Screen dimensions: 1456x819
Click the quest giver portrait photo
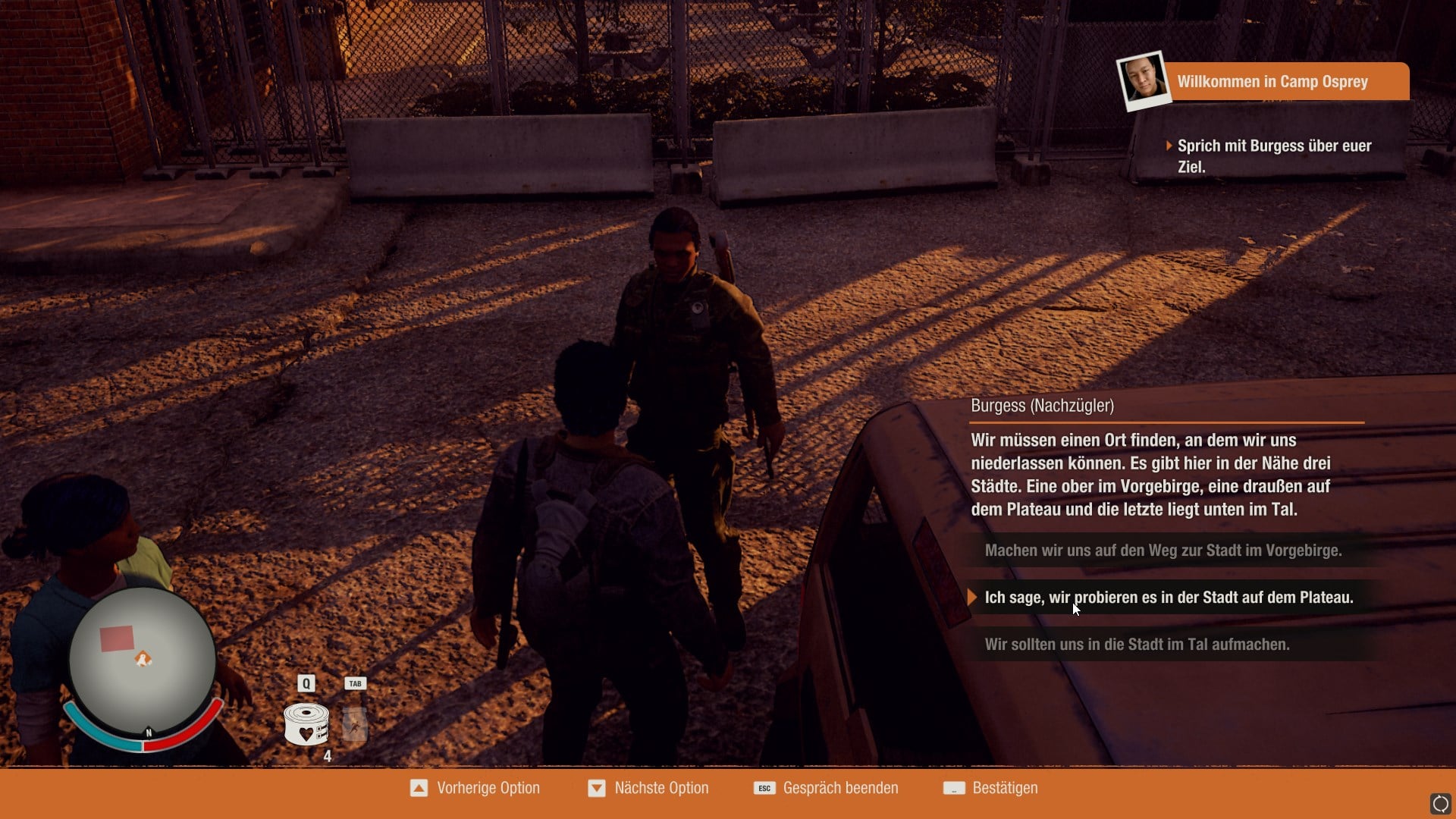[x=1144, y=80]
